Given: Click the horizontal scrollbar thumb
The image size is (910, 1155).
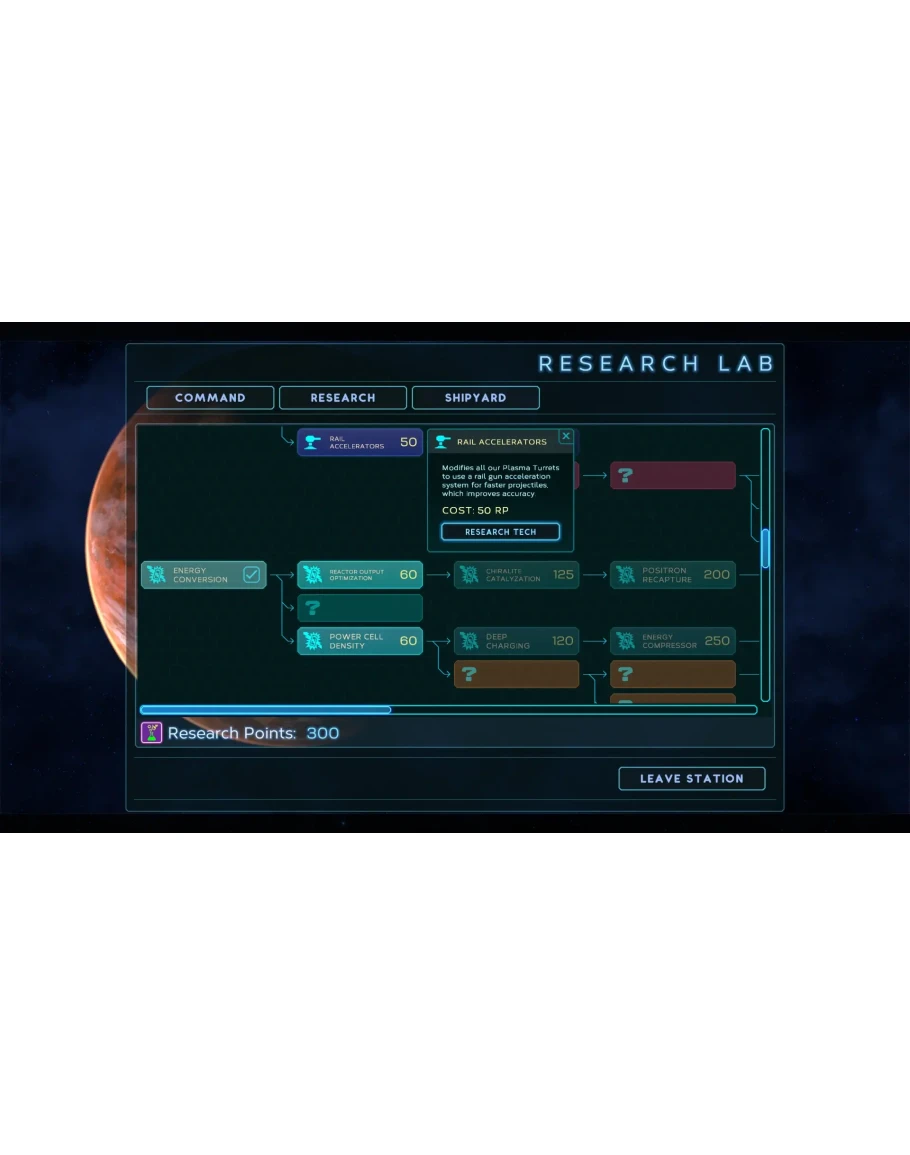Looking at the screenshot, I should click(266, 710).
